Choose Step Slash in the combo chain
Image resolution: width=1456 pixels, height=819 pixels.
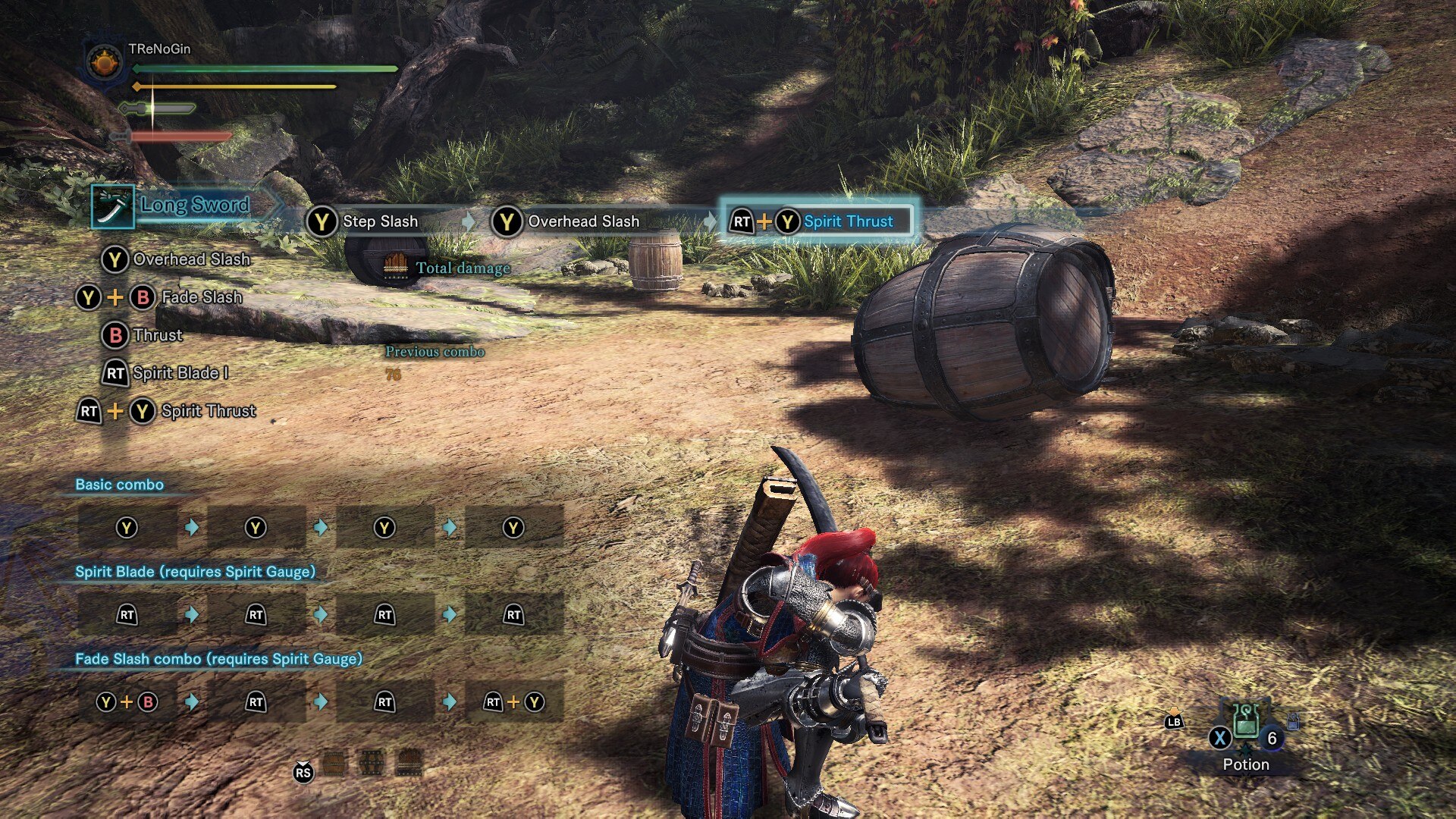tap(379, 221)
